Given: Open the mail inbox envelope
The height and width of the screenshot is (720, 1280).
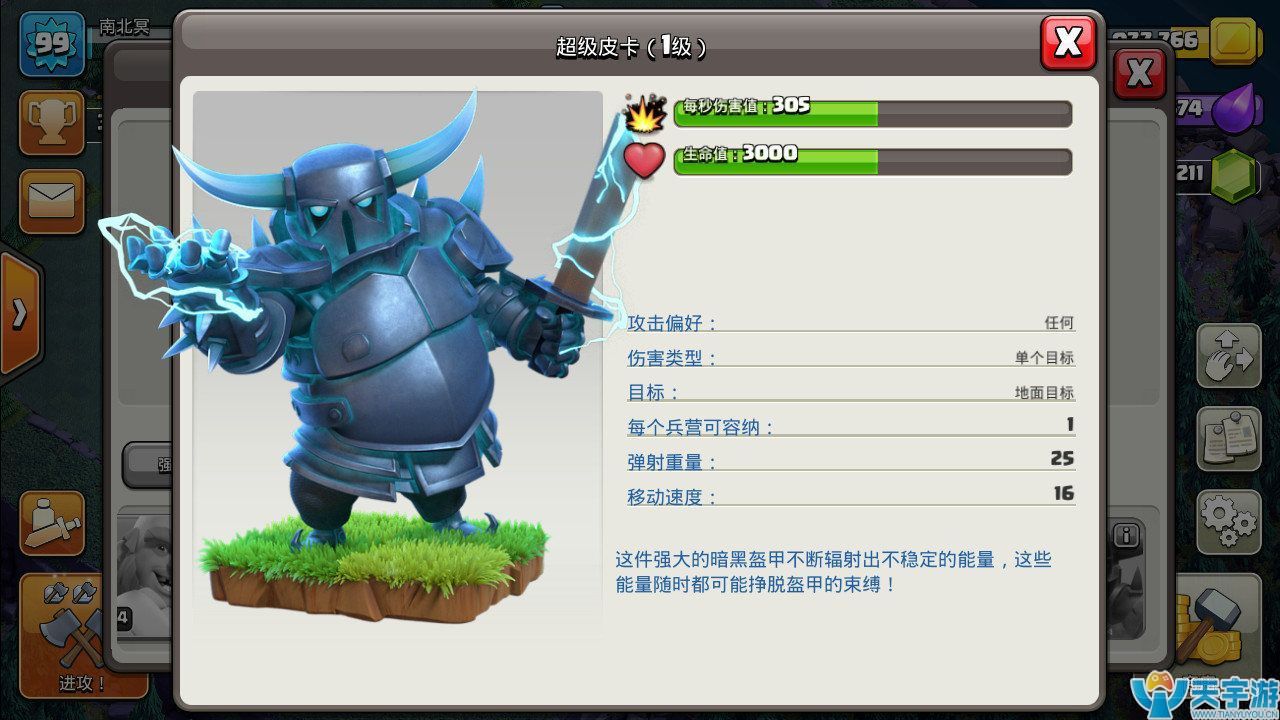Looking at the screenshot, I should coord(51,200).
